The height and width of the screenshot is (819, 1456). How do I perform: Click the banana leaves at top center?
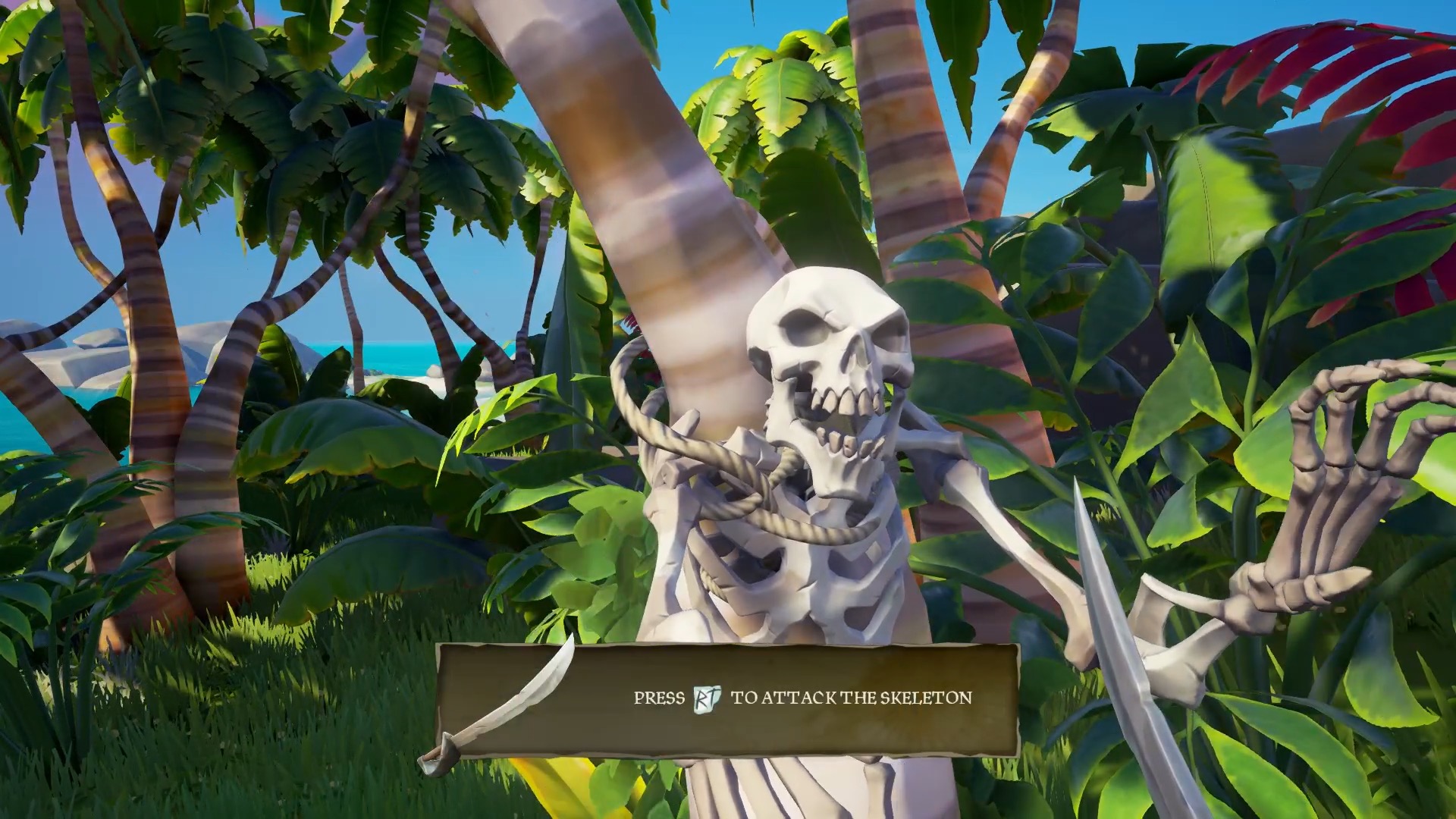781,91
